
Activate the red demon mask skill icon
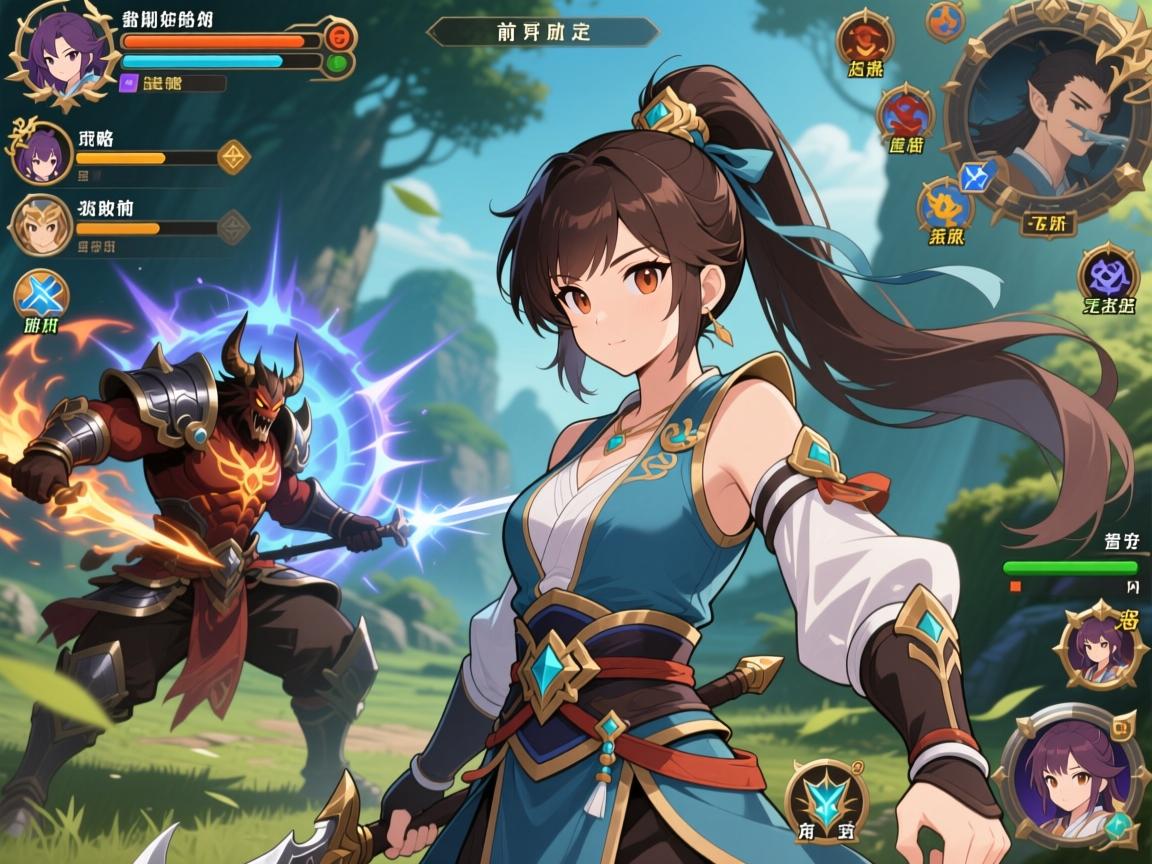click(x=865, y=38)
